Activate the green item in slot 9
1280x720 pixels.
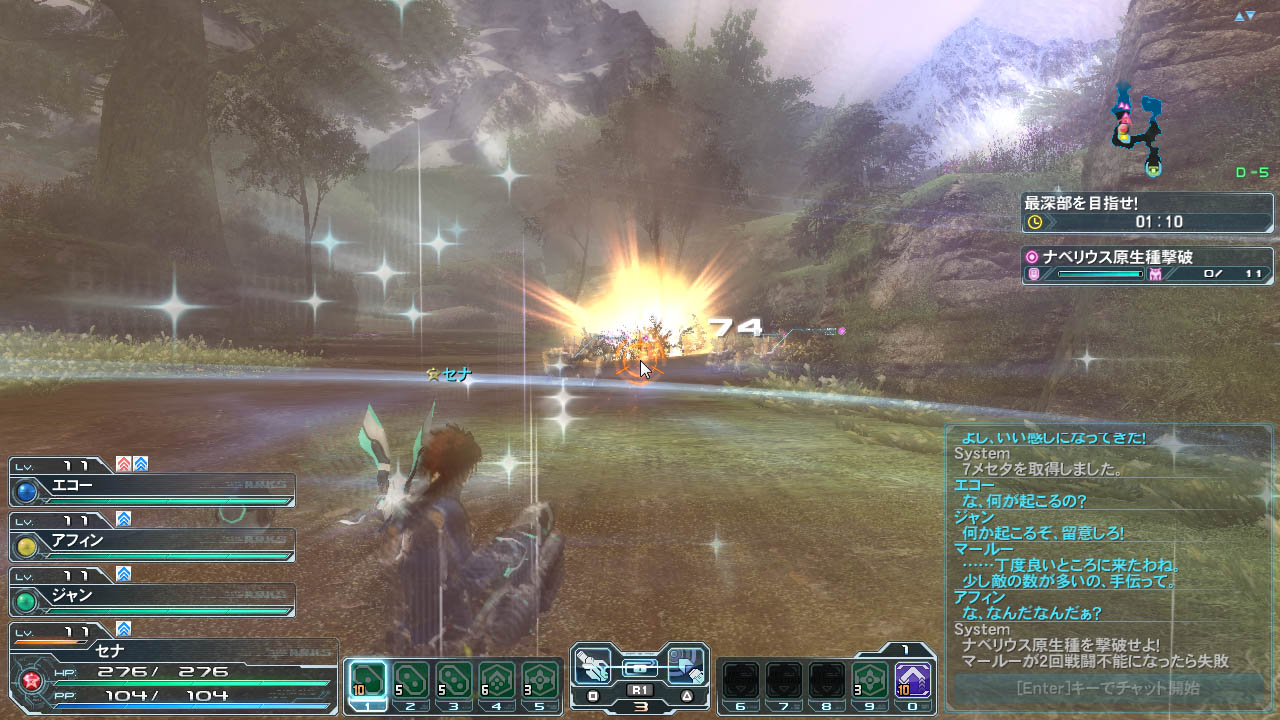(x=870, y=680)
